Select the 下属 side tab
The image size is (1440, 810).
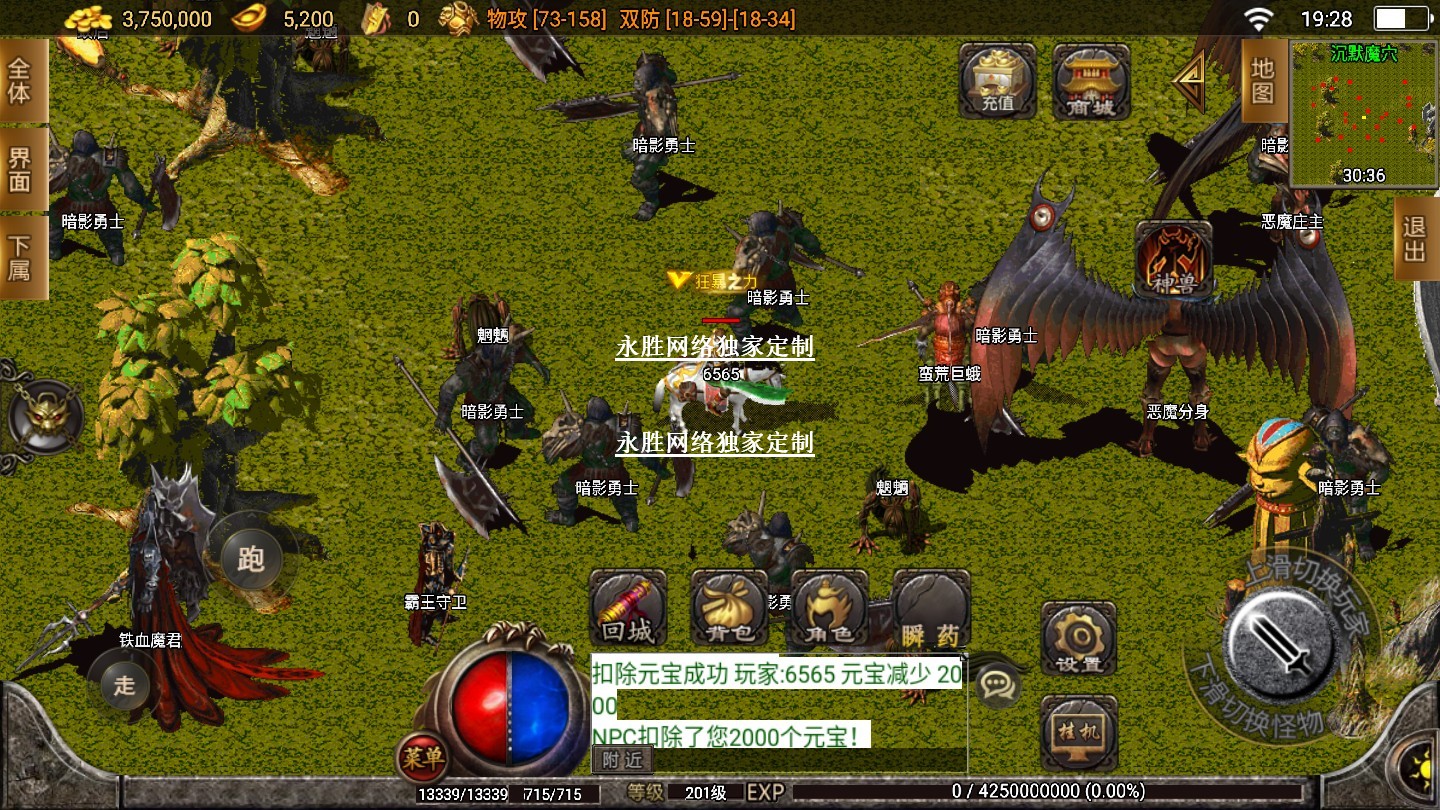click(x=20, y=257)
